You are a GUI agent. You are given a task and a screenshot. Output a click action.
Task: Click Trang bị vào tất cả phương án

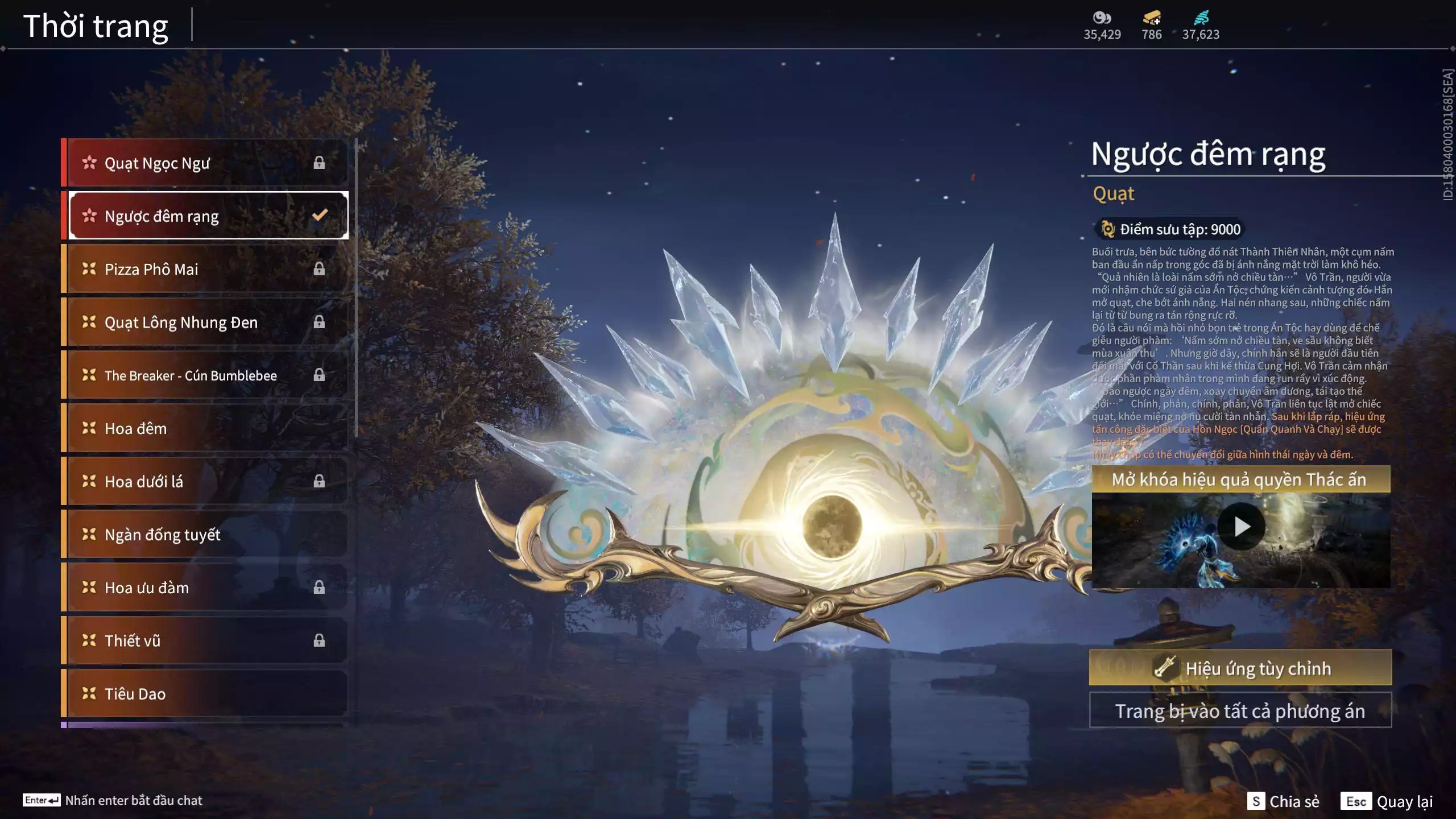pos(1240,711)
